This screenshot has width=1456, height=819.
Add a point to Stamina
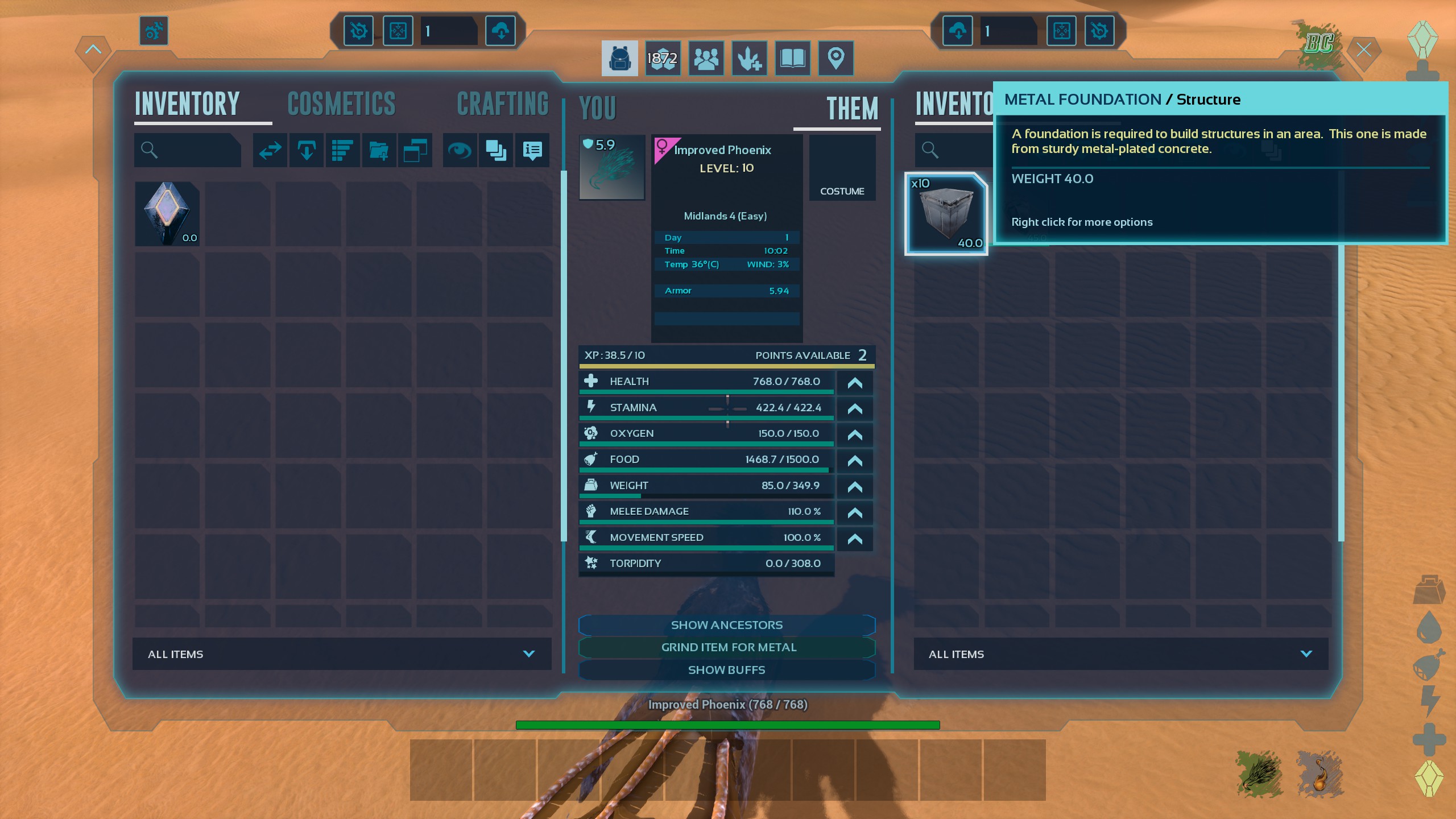click(854, 409)
